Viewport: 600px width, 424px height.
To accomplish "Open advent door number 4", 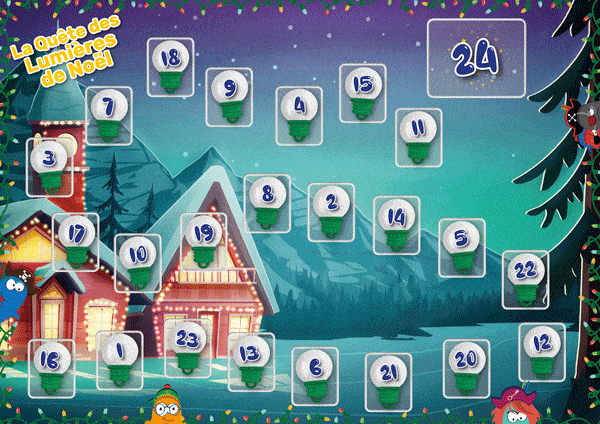I will (299, 113).
